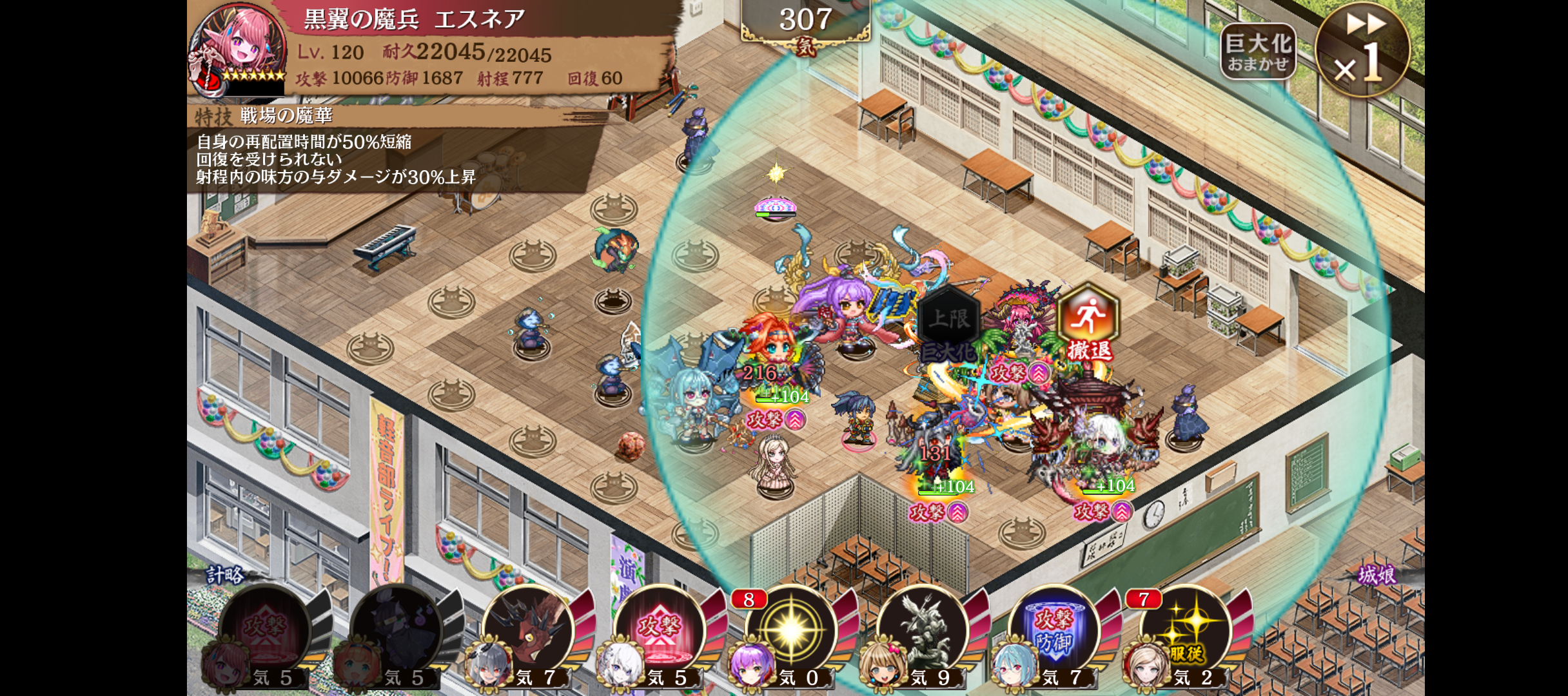Activate the golden starburst skill costing 気 0
Screen dimensions: 1568x696
[x=790, y=632]
